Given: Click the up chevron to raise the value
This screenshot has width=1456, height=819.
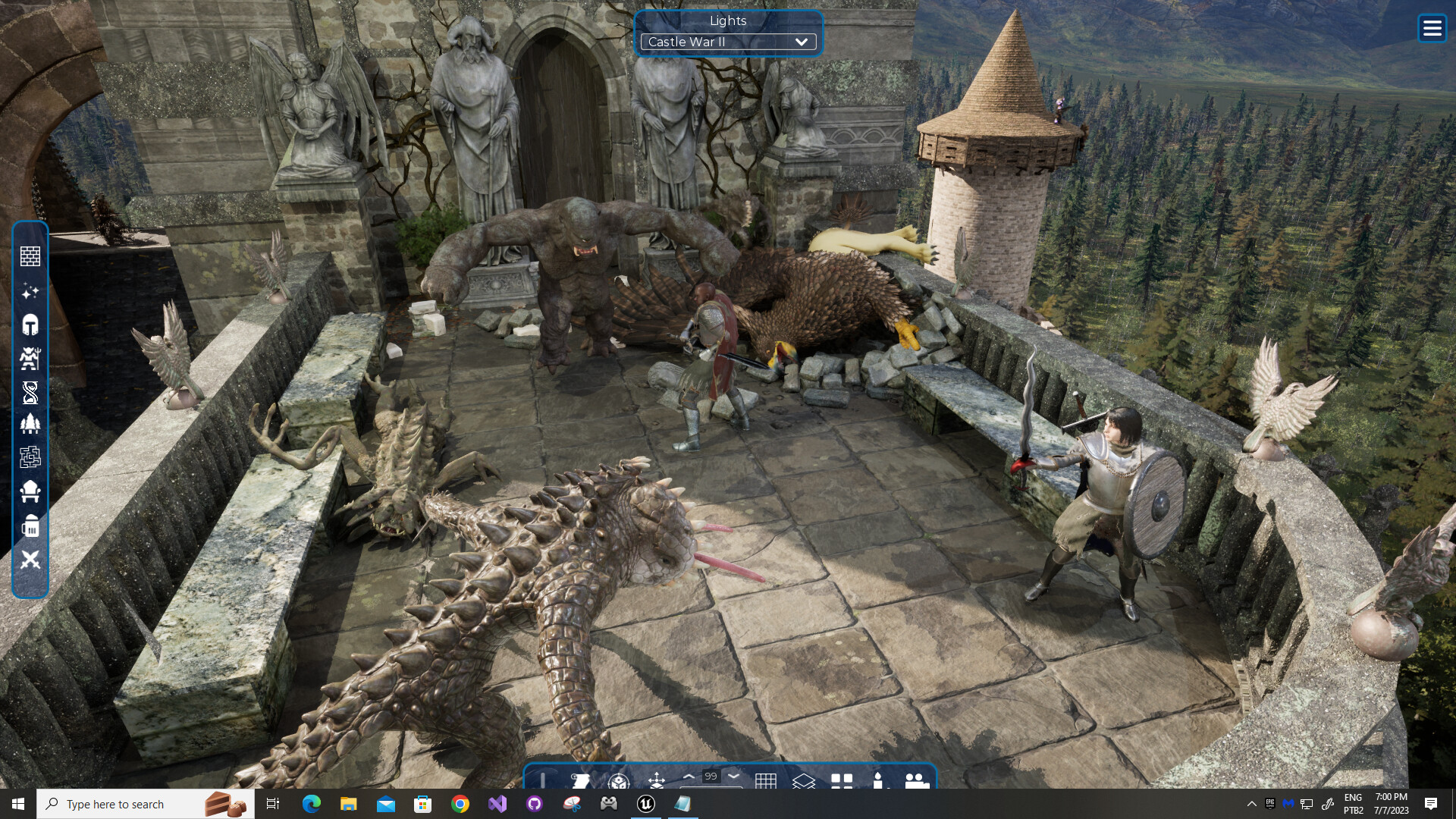Looking at the screenshot, I should pos(689,777).
